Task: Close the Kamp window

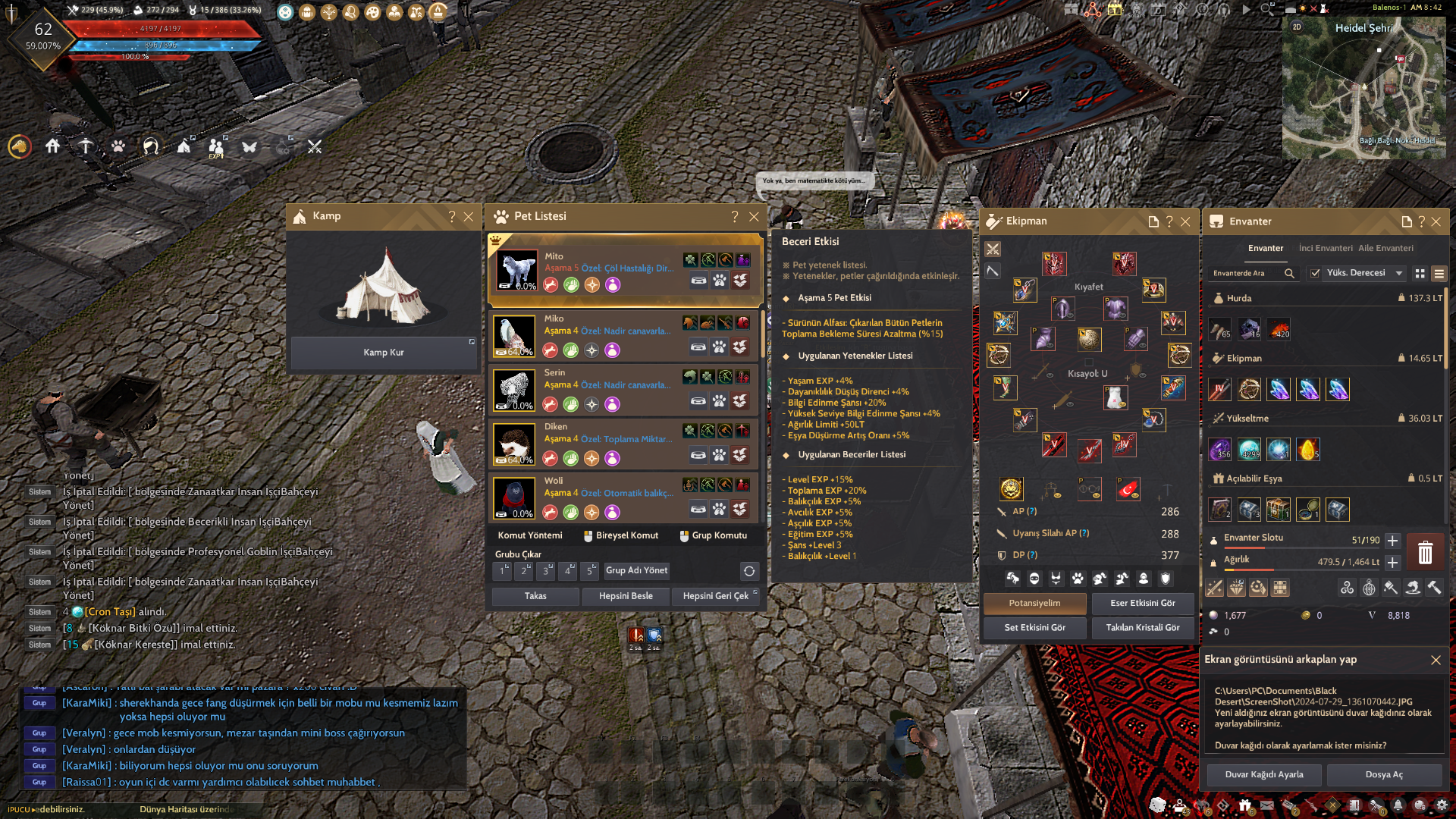Action: coord(469,217)
